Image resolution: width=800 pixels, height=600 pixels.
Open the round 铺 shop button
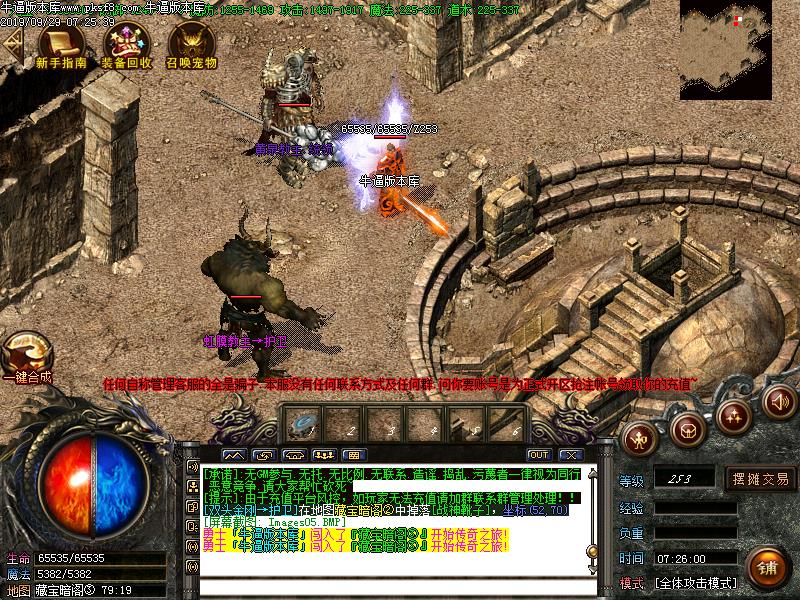(767, 566)
